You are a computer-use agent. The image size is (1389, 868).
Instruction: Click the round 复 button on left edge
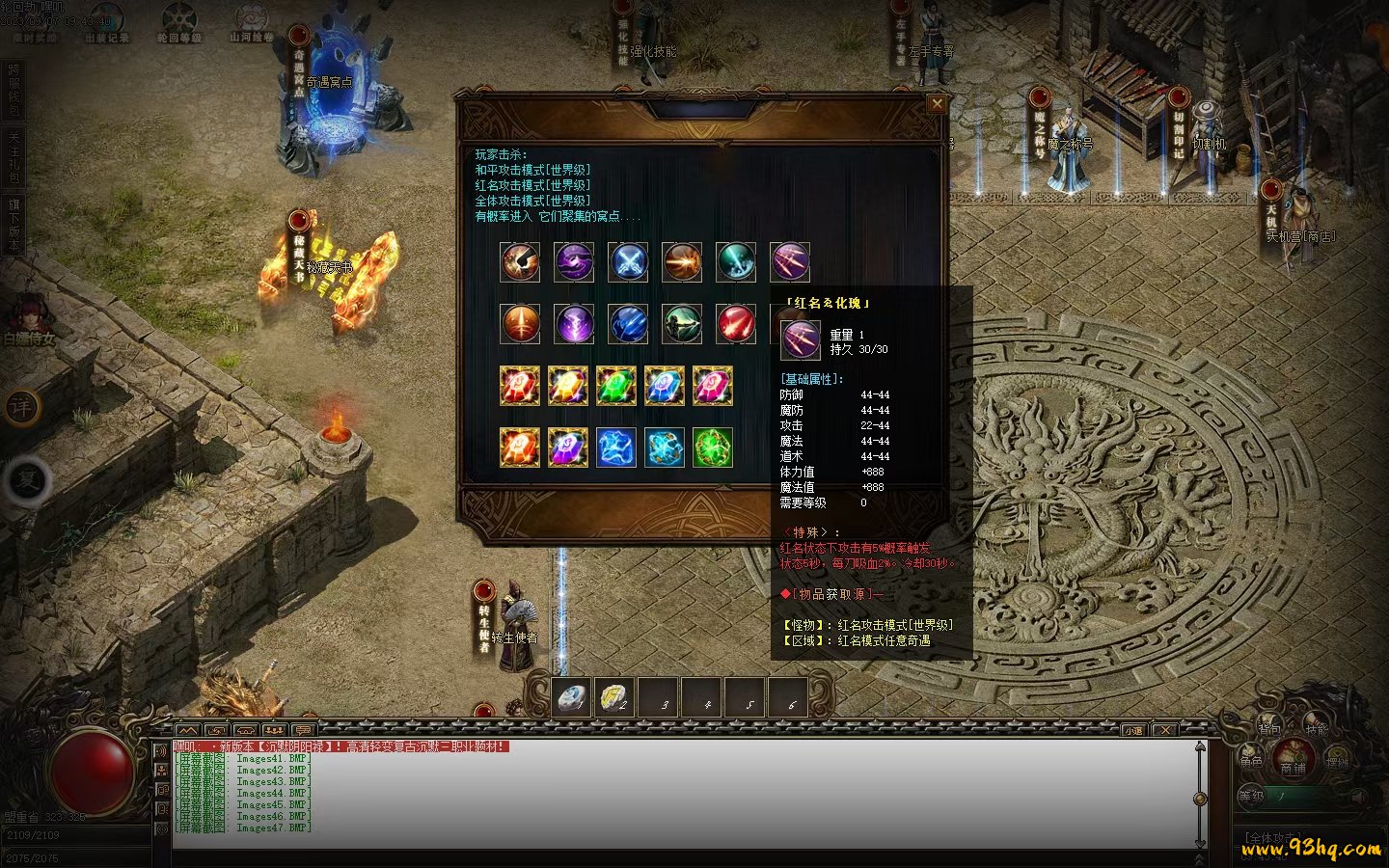26,480
